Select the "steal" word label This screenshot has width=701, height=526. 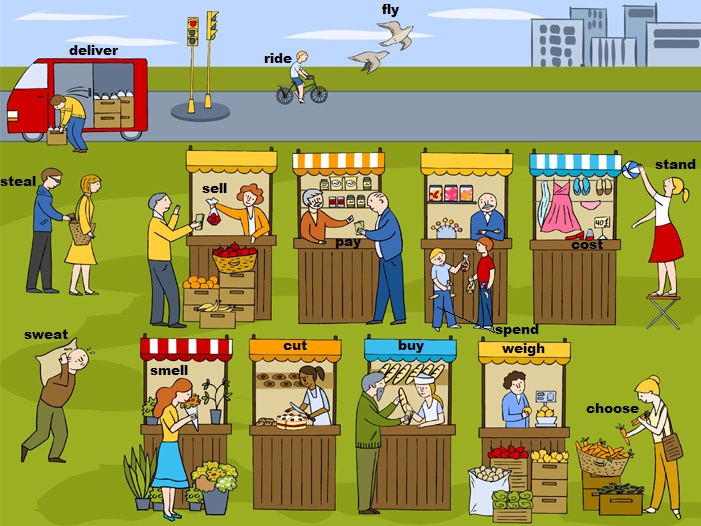18,181
